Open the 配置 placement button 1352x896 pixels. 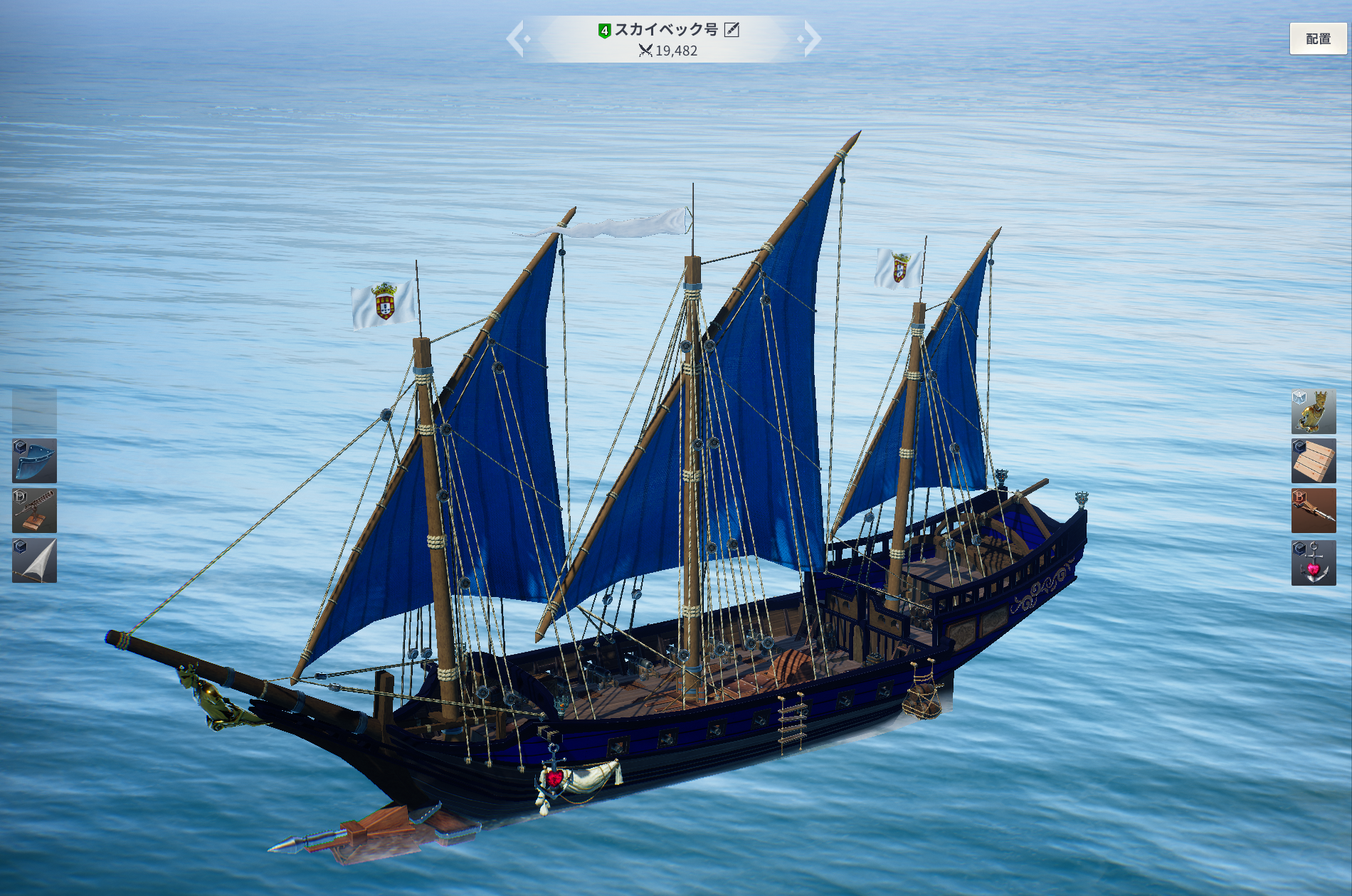pyautogui.click(x=1318, y=39)
